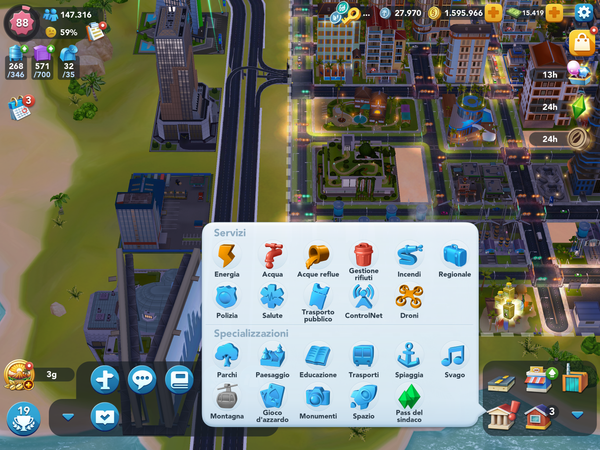Open Gestione rifiuti services

(363, 257)
